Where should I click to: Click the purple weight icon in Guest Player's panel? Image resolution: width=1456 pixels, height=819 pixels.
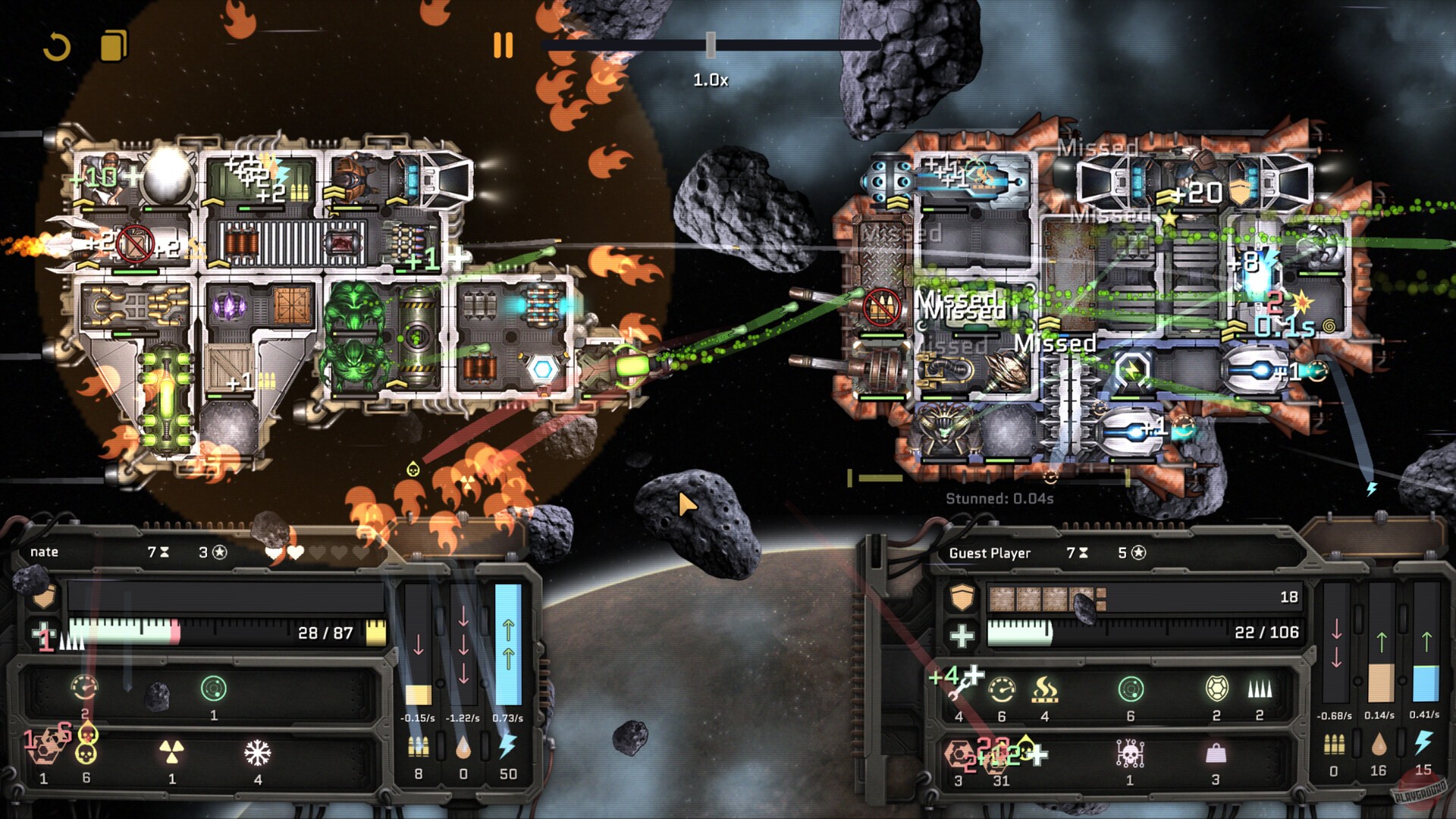pos(1216,754)
